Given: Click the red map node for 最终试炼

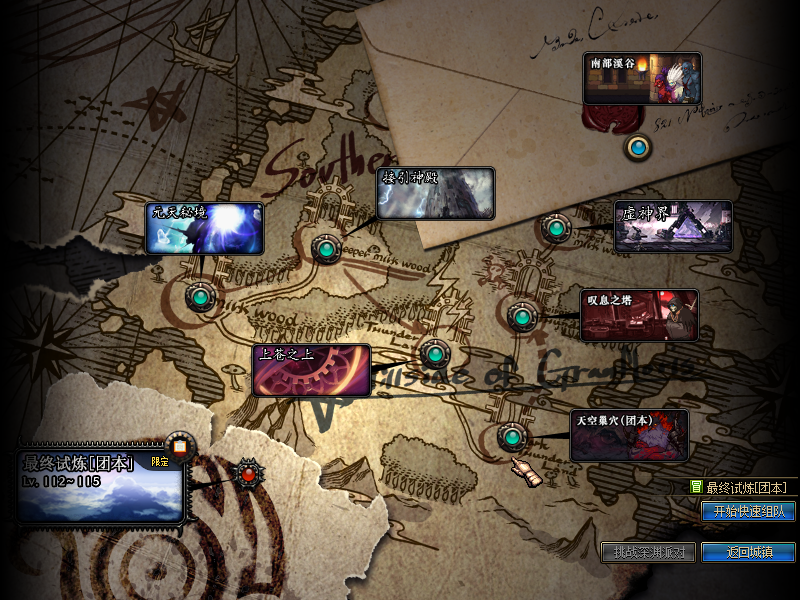Looking at the screenshot, I should pyautogui.click(x=246, y=473).
